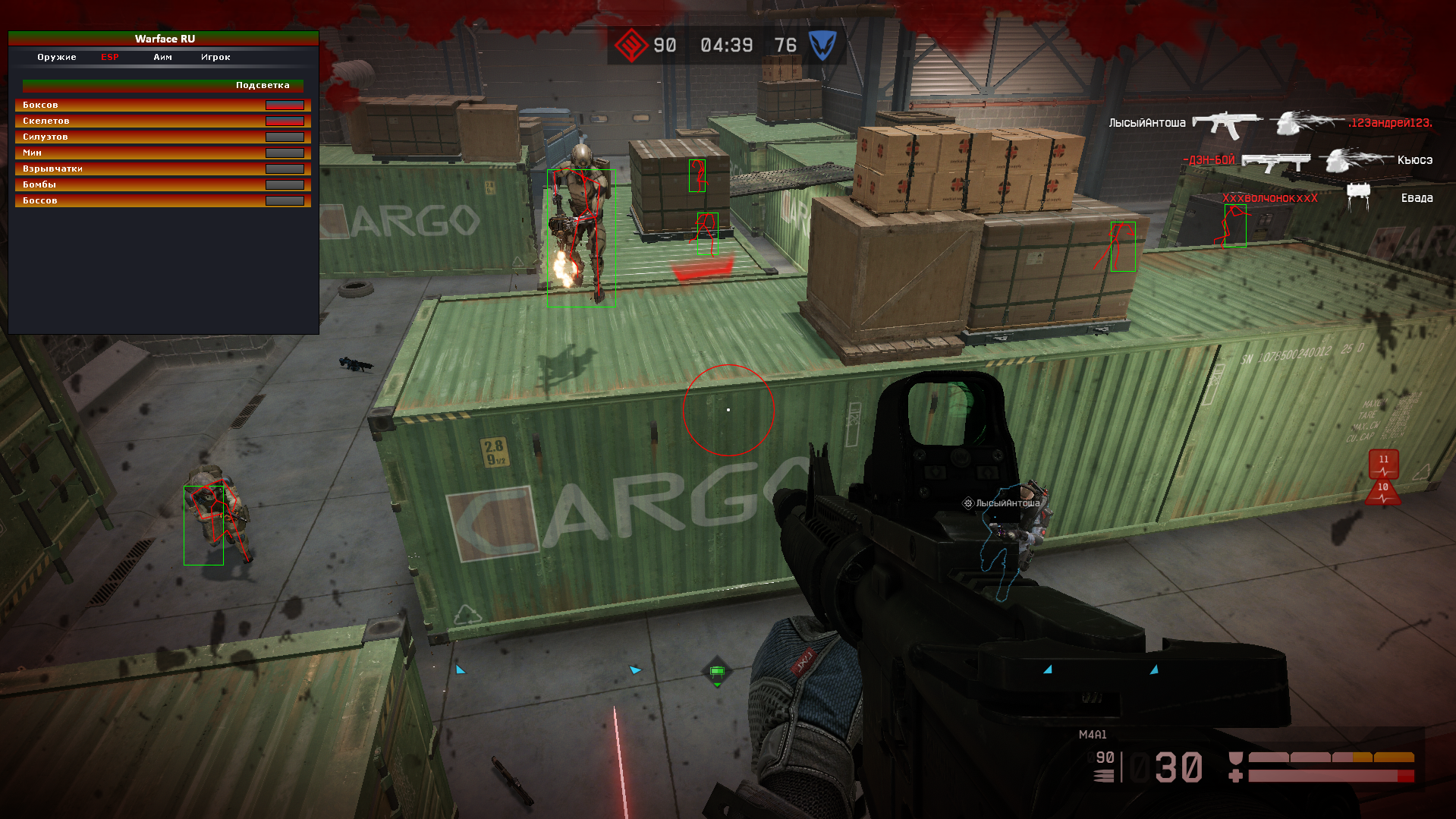Switch to the Оружие tab
Image resolution: width=1456 pixels, height=819 pixels.
point(57,57)
